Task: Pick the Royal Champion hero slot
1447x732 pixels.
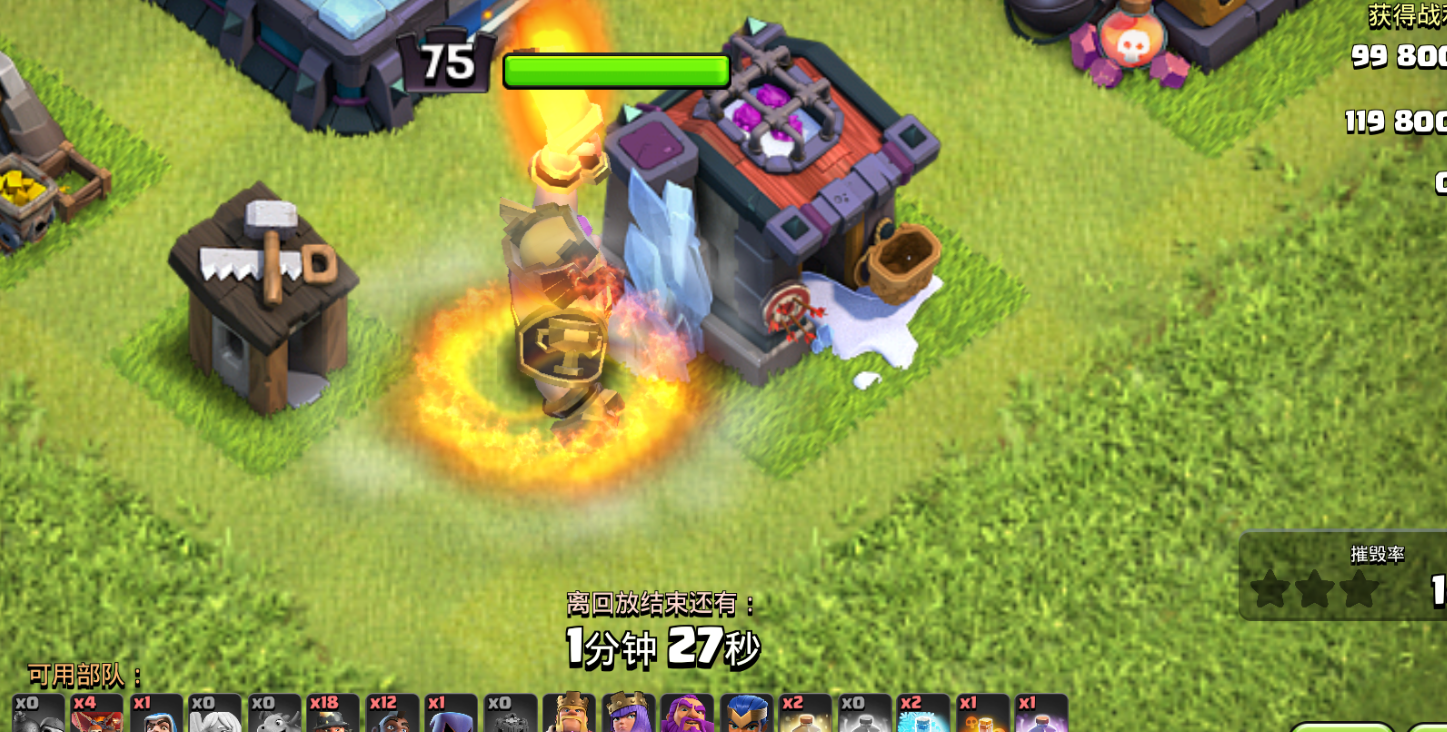Action: click(x=746, y=713)
